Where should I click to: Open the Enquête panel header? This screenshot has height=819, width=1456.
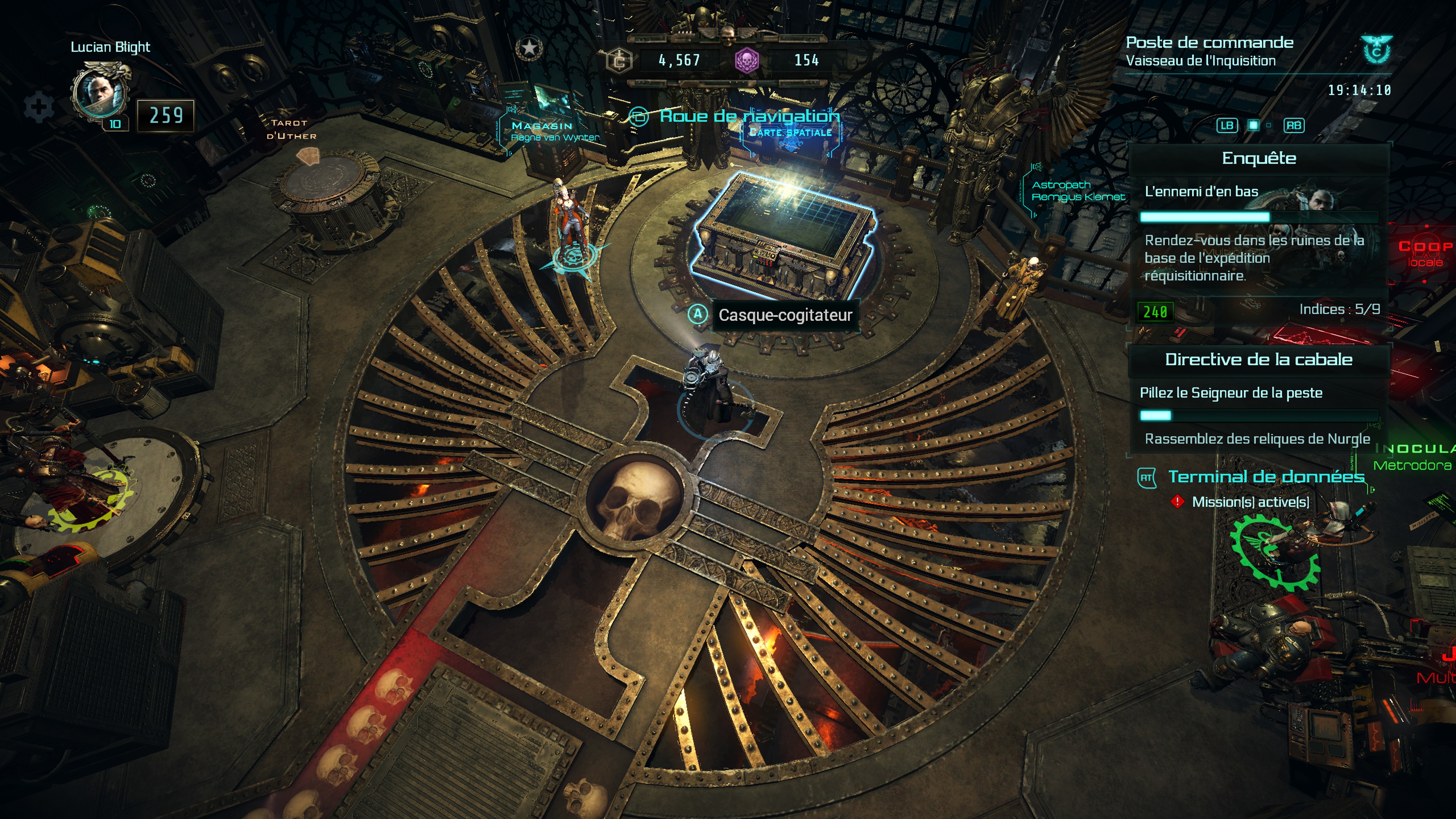tap(1259, 158)
